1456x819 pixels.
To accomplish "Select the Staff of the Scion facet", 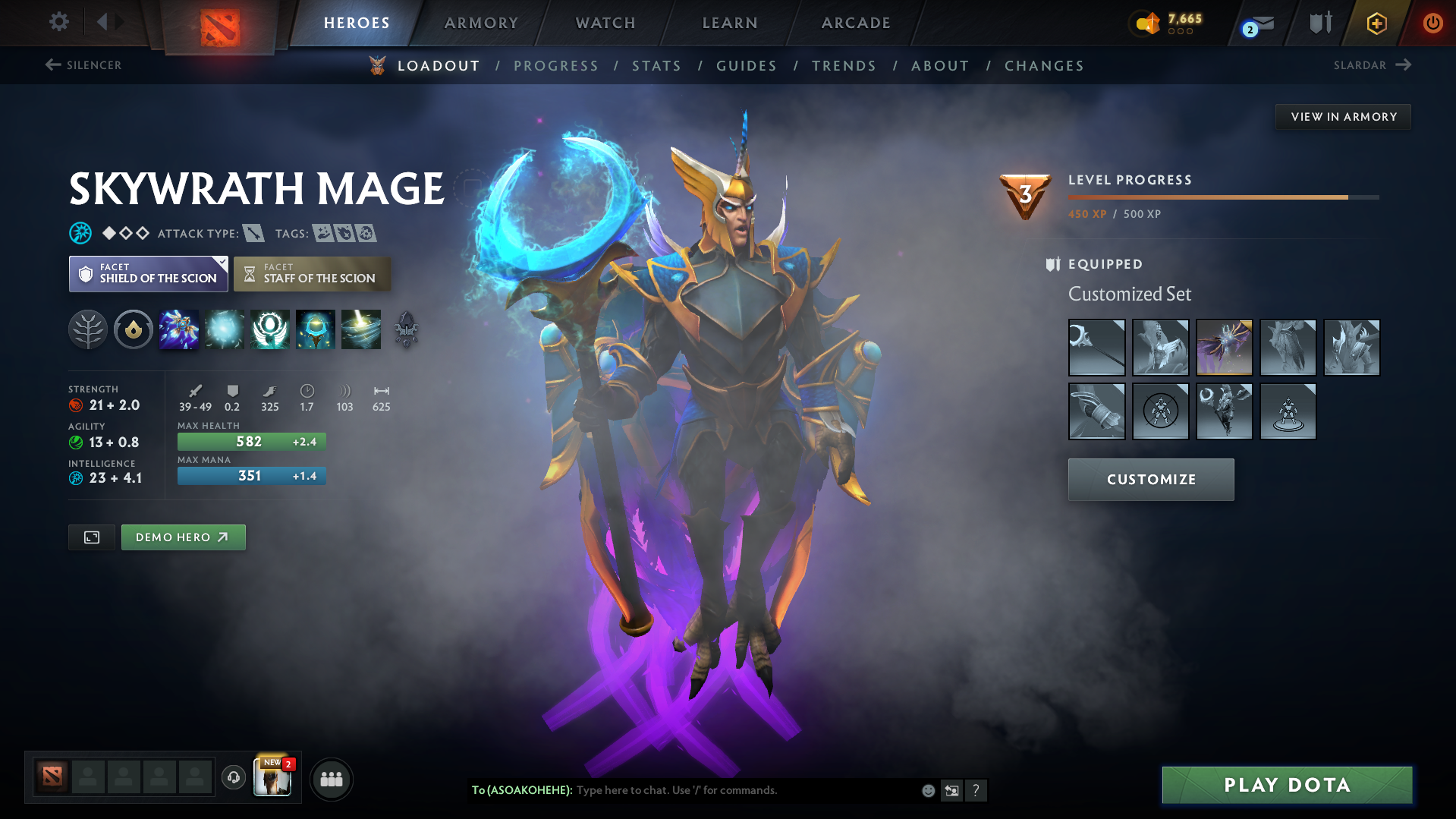I will [x=312, y=273].
